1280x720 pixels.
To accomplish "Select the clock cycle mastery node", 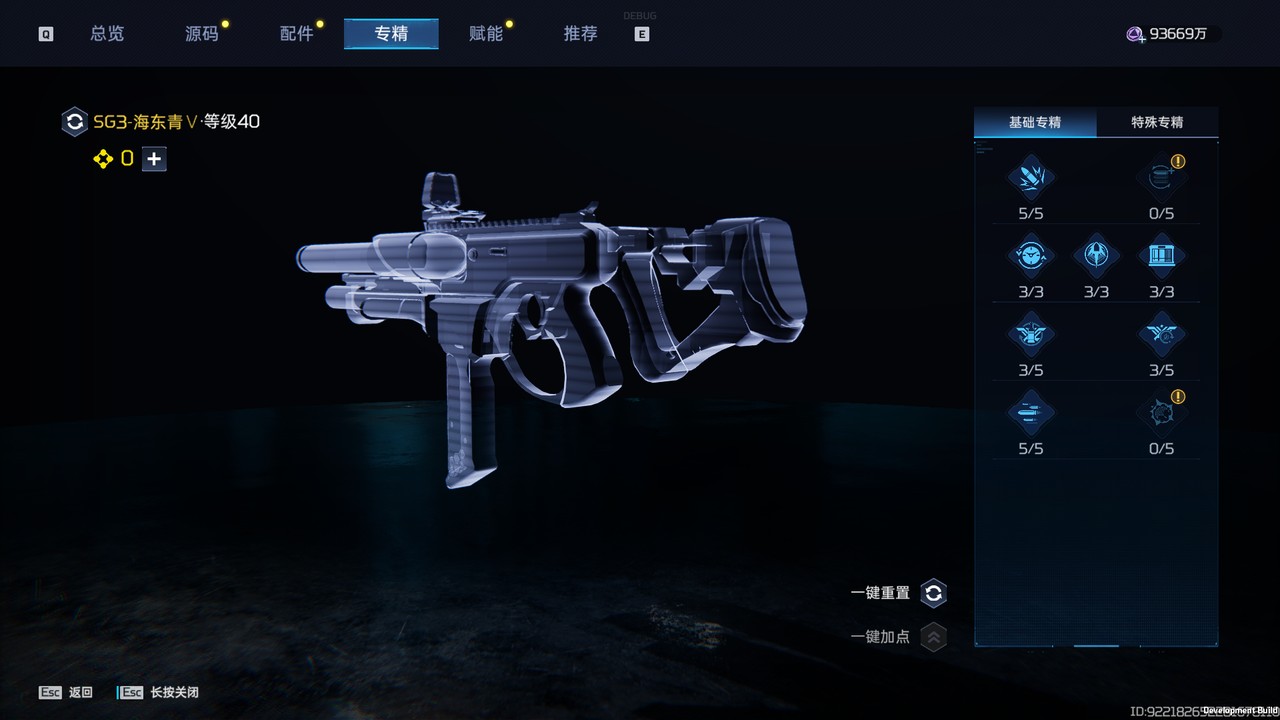I will (x=1030, y=257).
